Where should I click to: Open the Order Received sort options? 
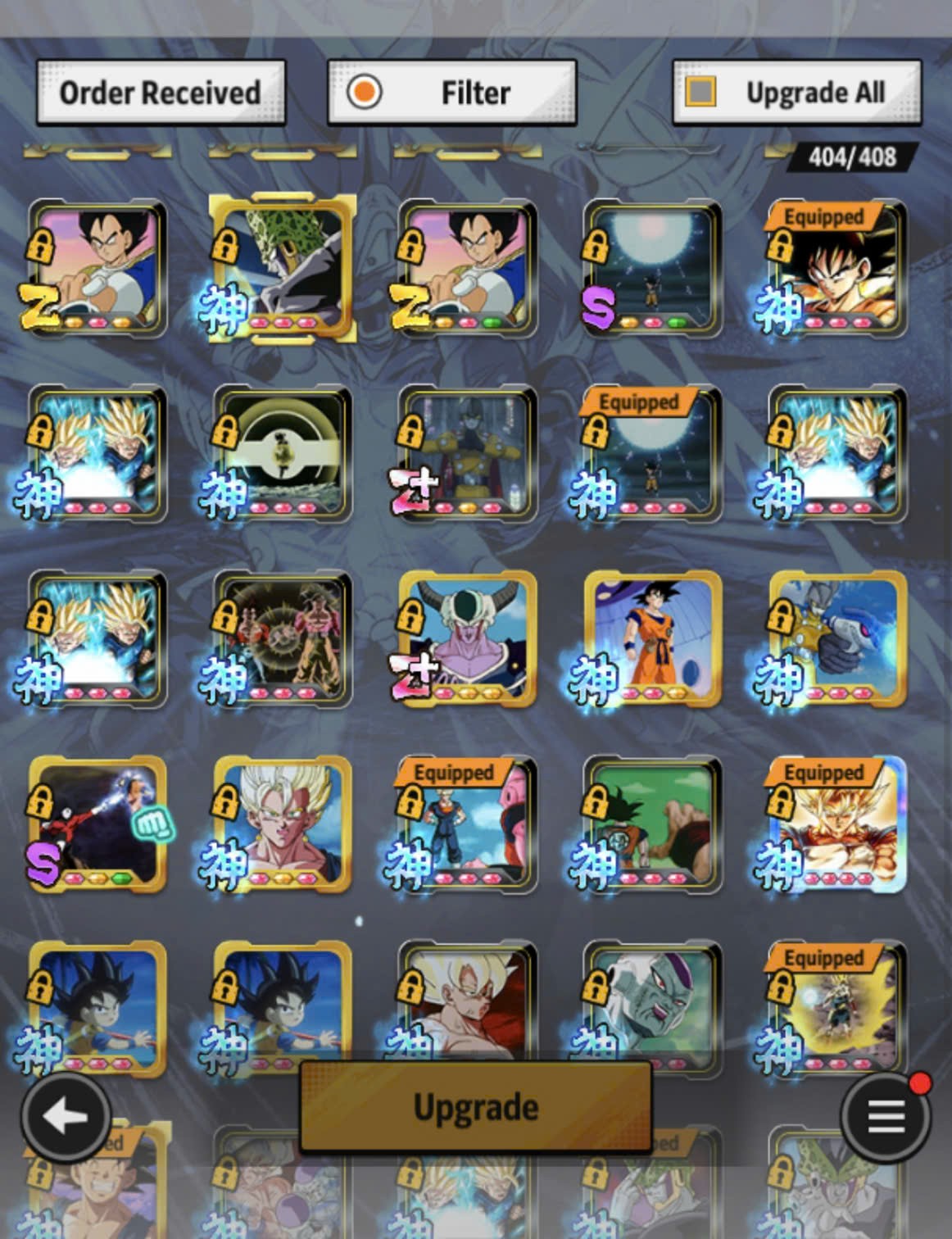(x=161, y=93)
